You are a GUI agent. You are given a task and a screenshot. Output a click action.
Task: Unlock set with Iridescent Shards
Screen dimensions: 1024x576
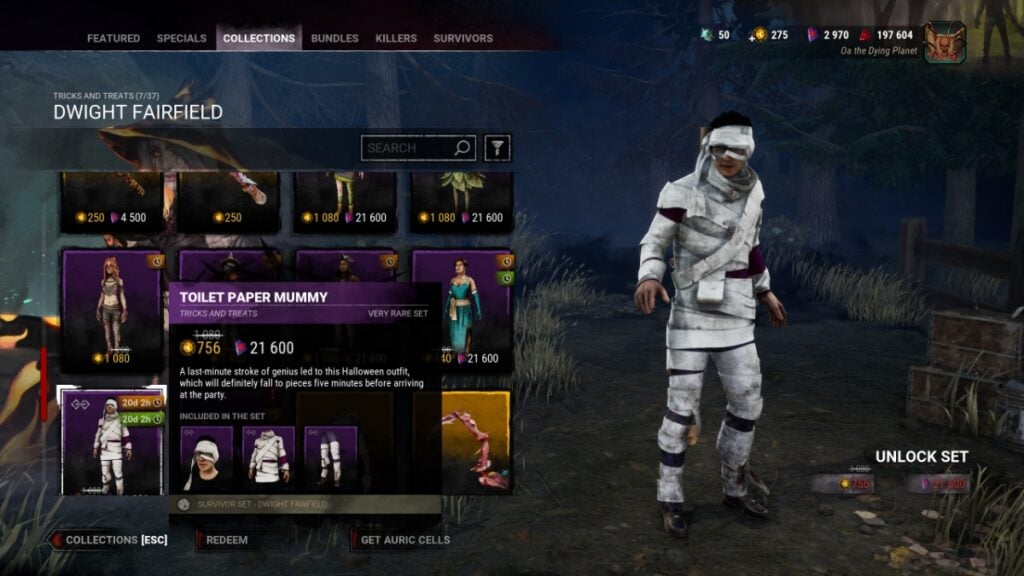(939, 484)
